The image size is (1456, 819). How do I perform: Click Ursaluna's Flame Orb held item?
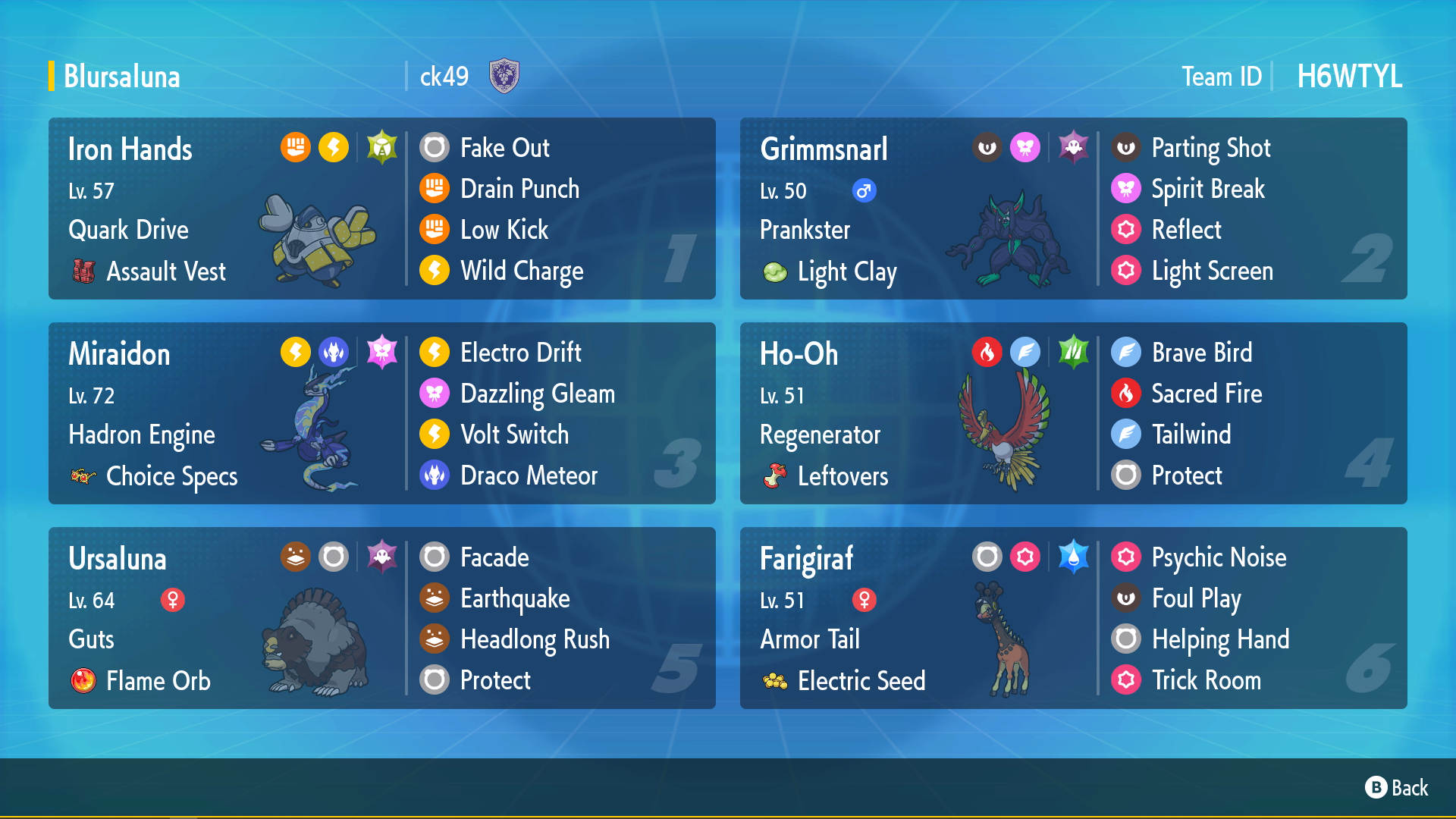(158, 680)
